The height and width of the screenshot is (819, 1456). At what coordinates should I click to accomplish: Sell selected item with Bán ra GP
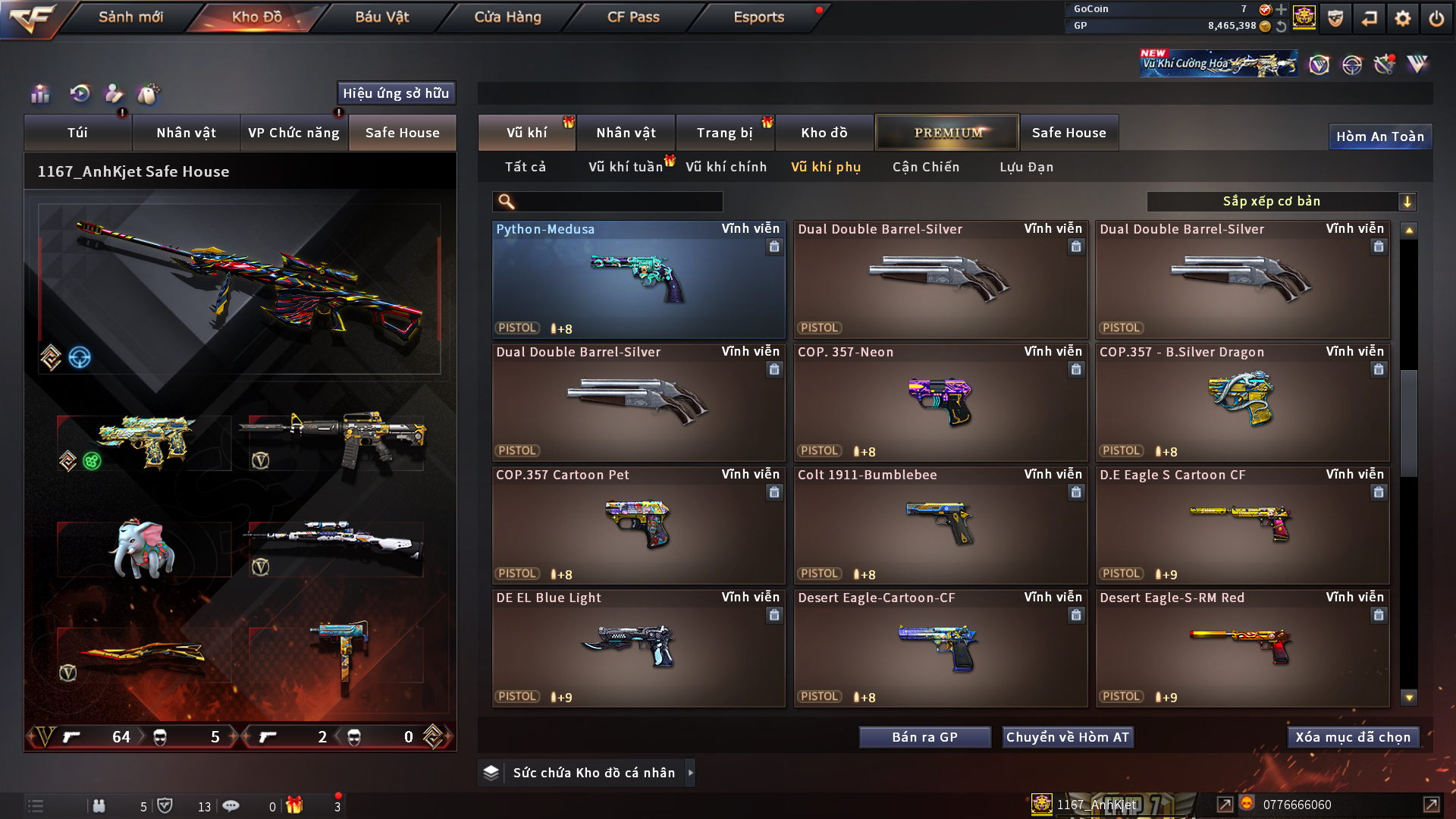pyautogui.click(x=924, y=737)
